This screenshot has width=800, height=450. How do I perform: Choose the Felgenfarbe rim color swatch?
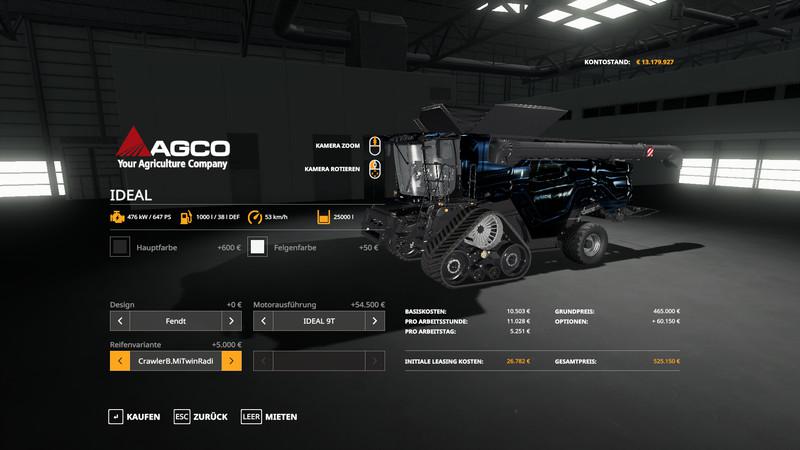[x=258, y=247]
